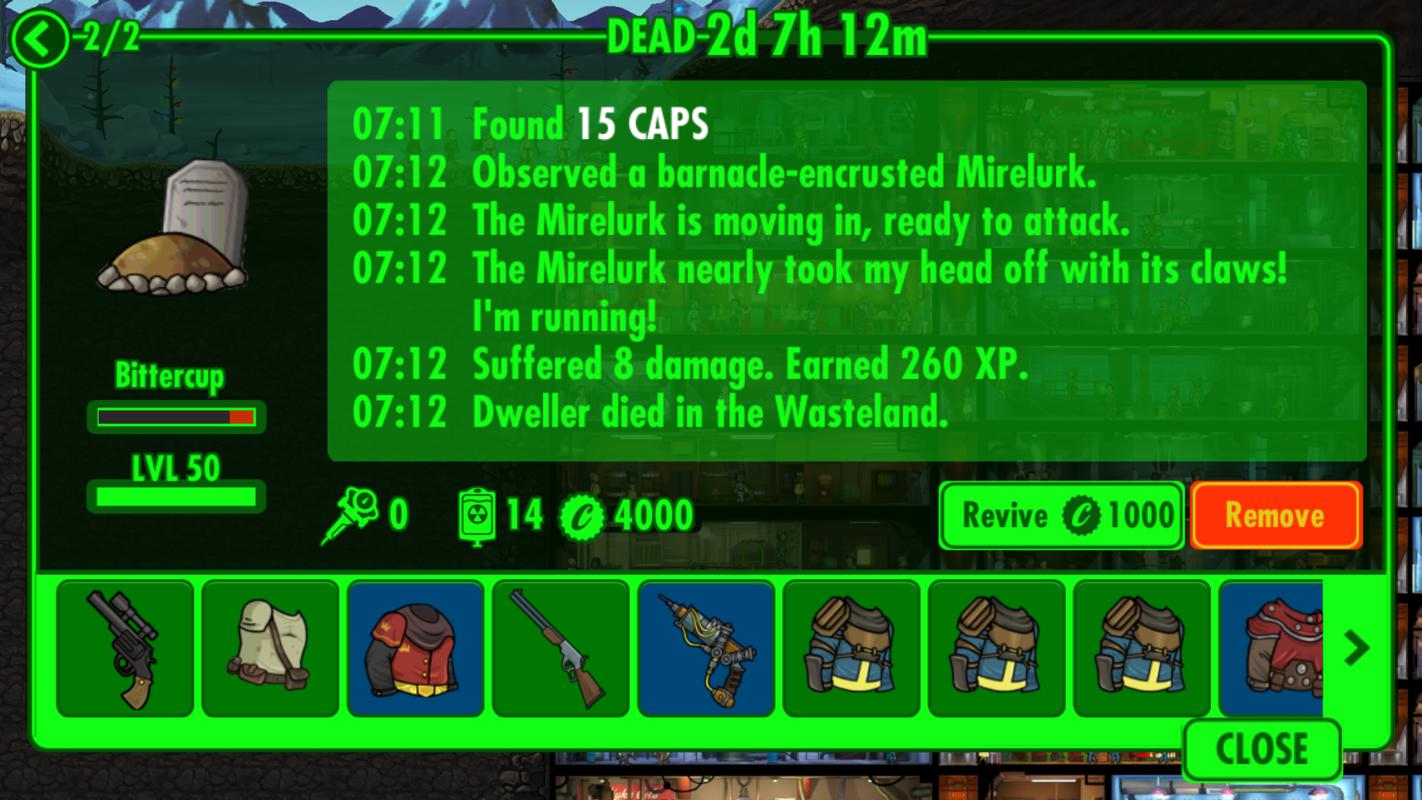Revive the dweller for 1000 caps
The height and width of the screenshot is (800, 1422).
(1061, 516)
